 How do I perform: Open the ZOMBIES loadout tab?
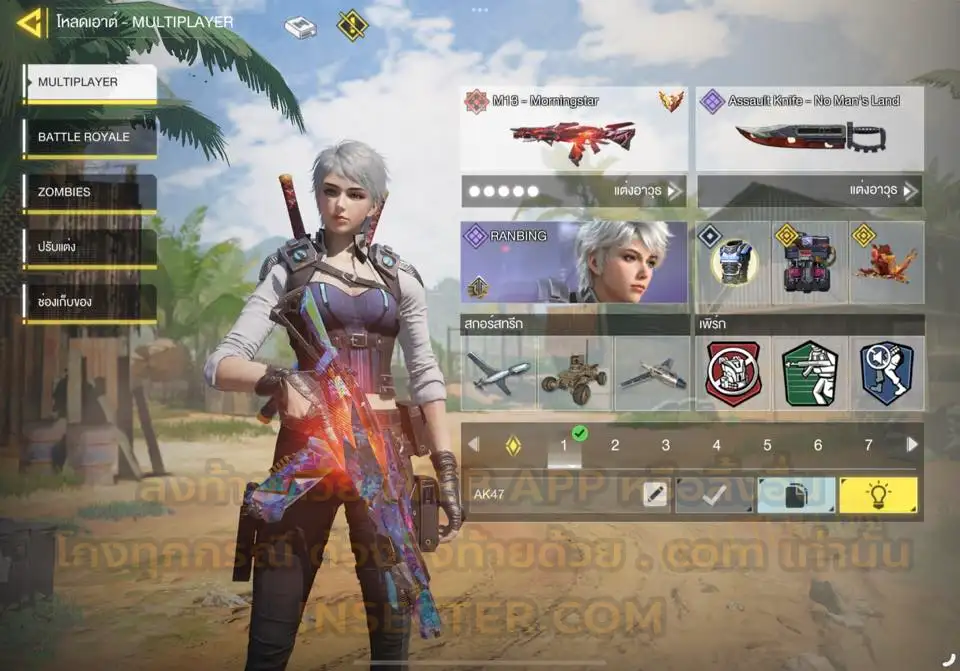click(x=90, y=192)
